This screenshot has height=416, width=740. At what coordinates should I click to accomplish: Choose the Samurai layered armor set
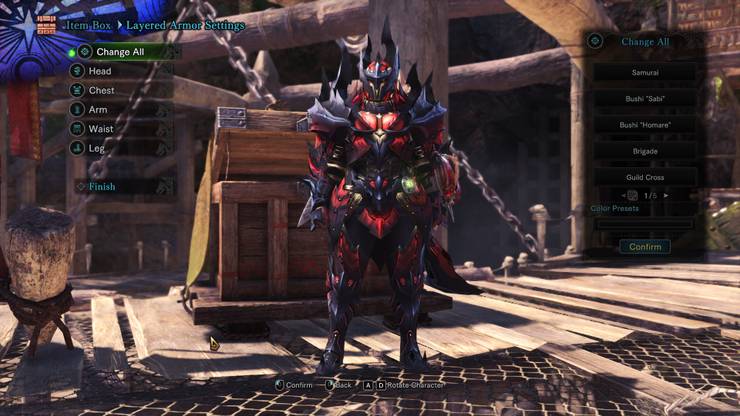(x=645, y=73)
